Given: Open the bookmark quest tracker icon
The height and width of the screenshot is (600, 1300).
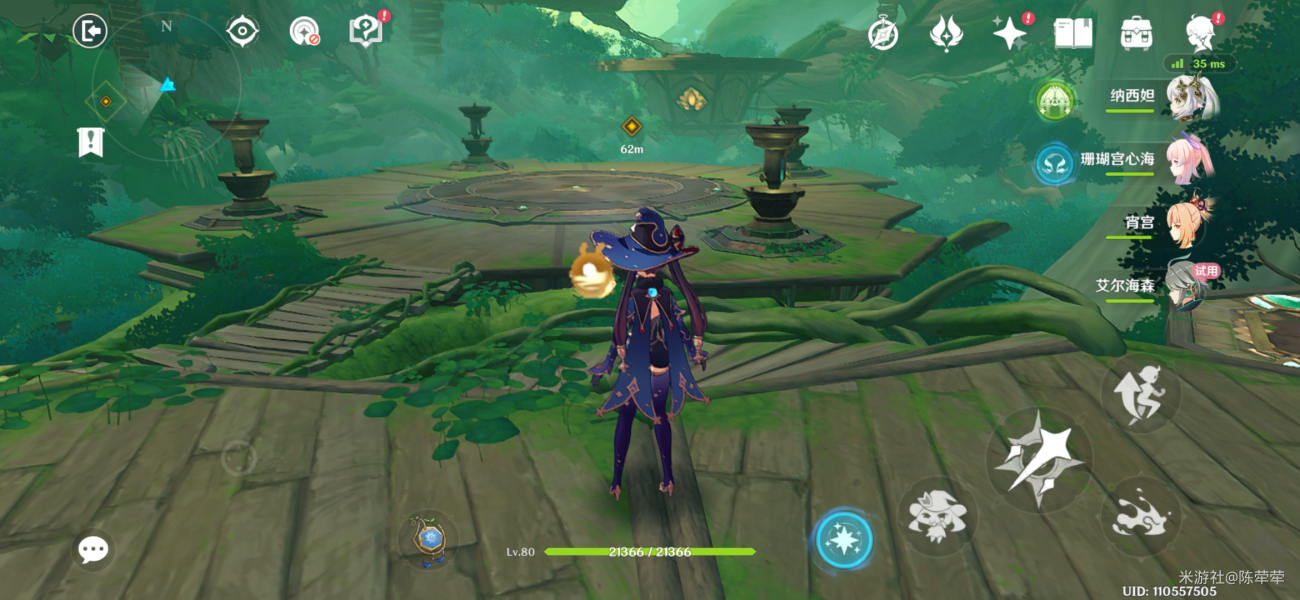Looking at the screenshot, I should tap(91, 142).
